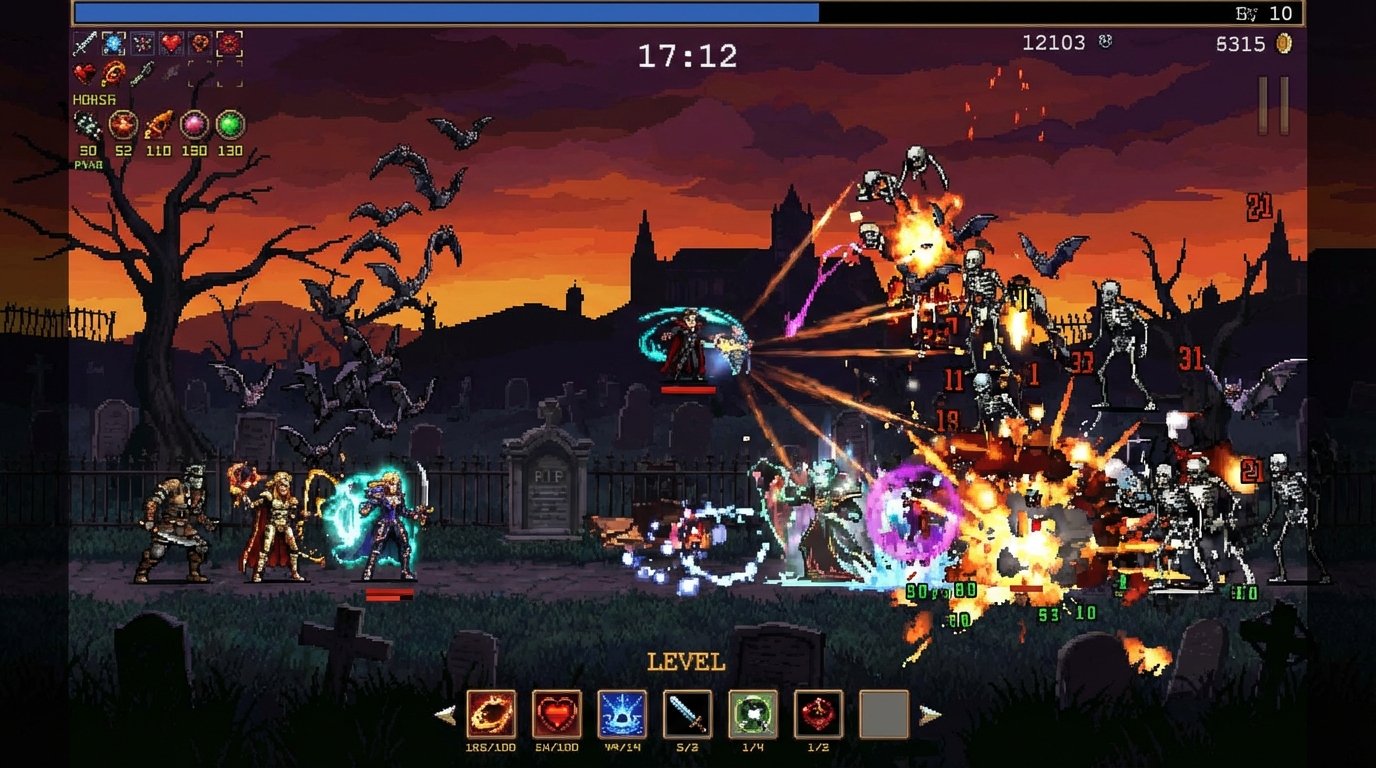Select the blue frost weapon icon
This screenshot has width=1376, height=768.
[113, 43]
